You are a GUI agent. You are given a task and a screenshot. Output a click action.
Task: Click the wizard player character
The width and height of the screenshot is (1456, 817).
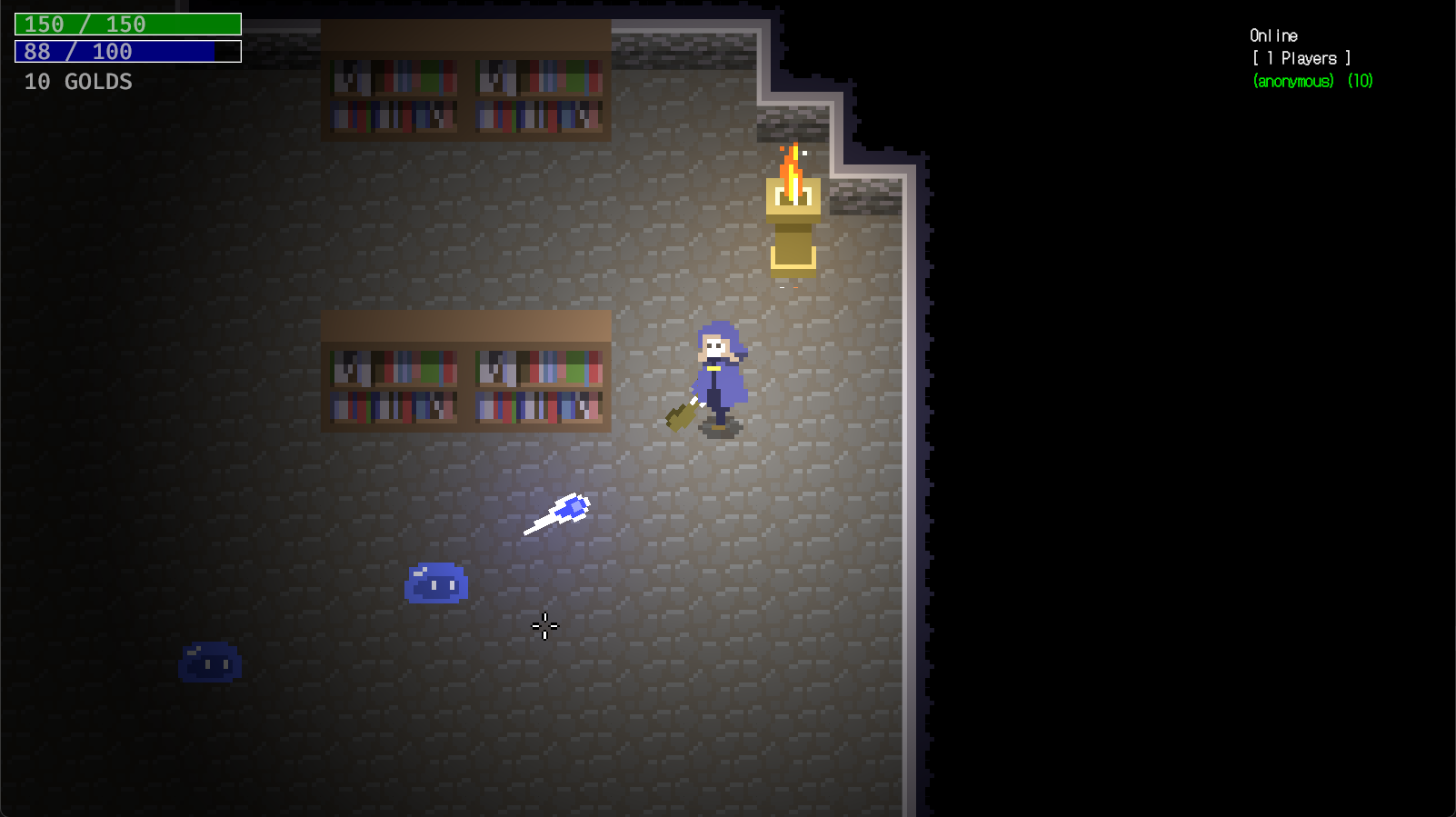[x=721, y=375]
